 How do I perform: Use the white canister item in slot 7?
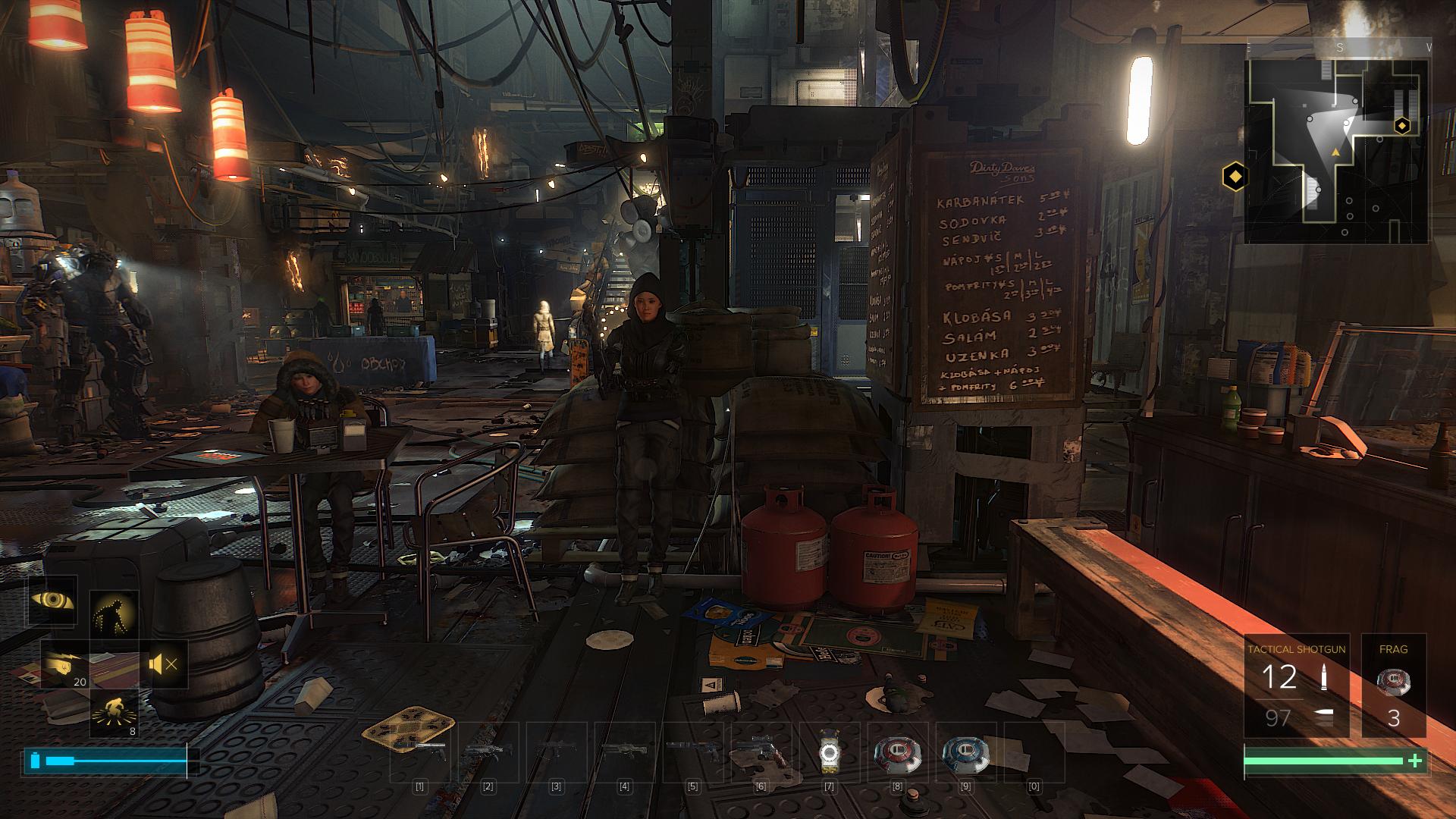click(829, 751)
